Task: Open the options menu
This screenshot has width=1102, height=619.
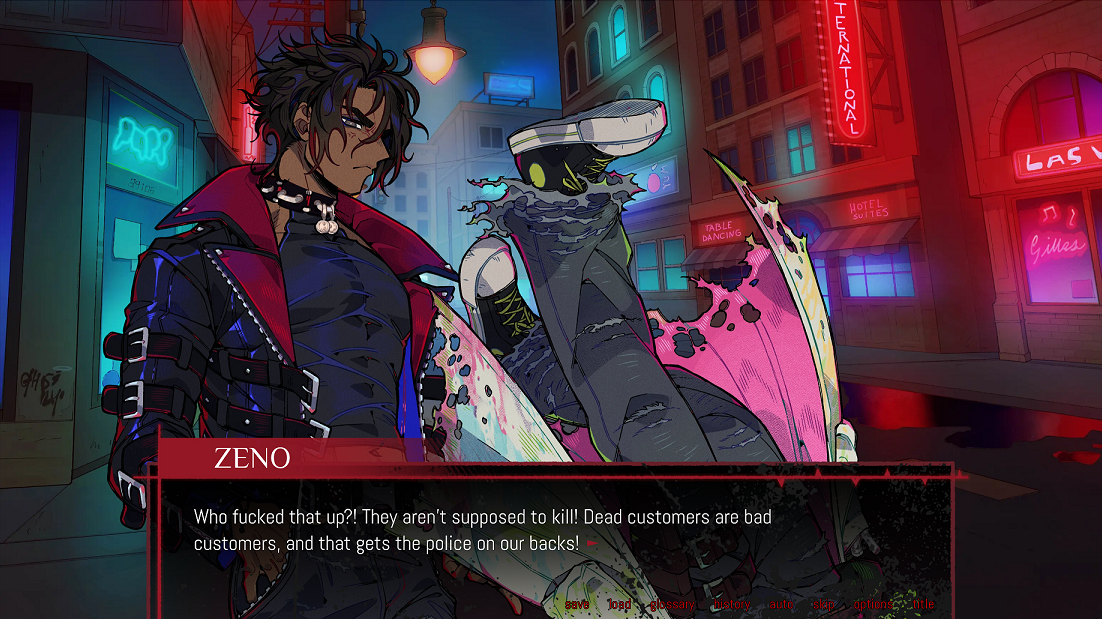Action: [873, 604]
